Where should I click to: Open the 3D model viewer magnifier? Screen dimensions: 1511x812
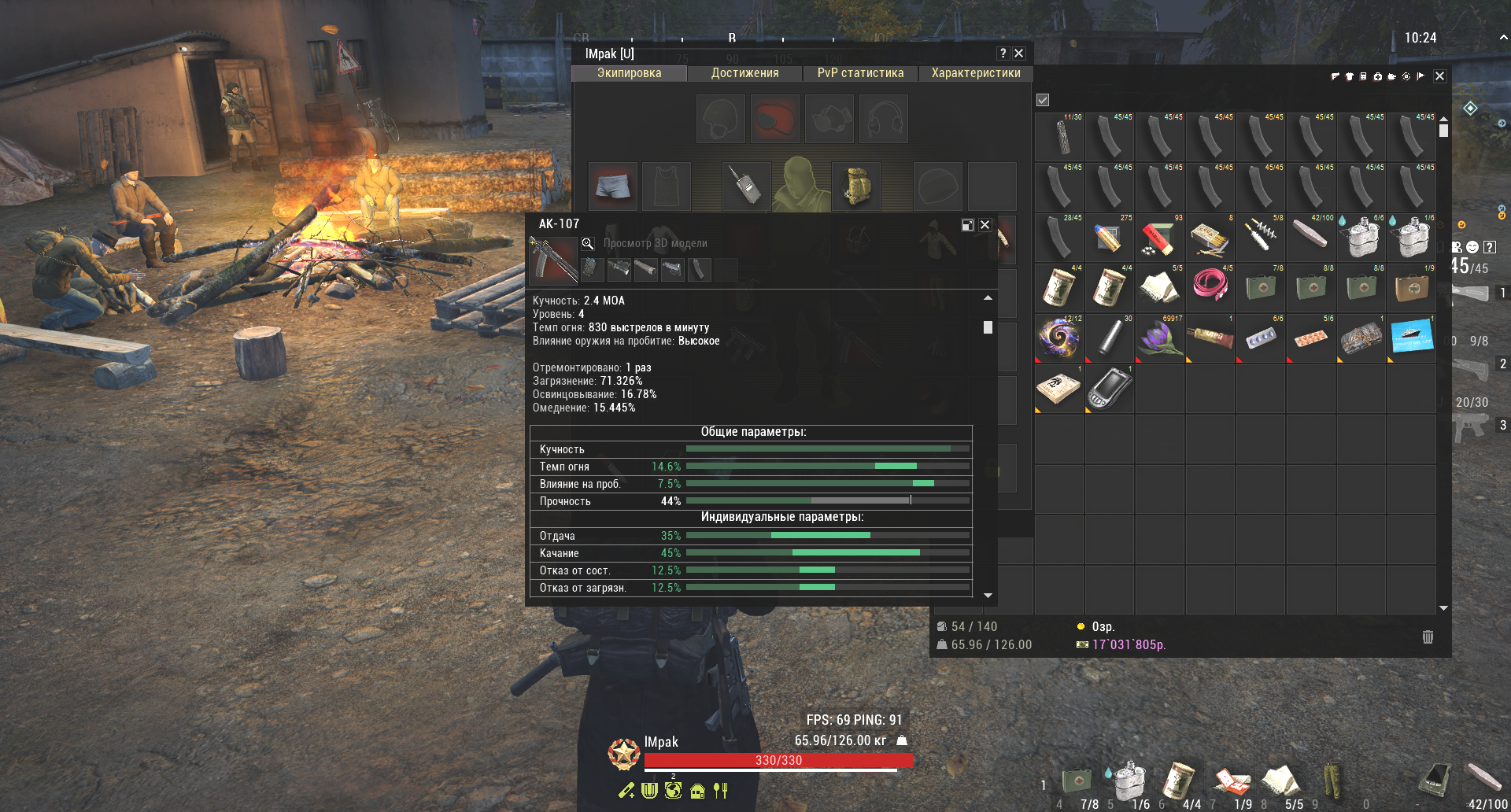[x=587, y=244]
